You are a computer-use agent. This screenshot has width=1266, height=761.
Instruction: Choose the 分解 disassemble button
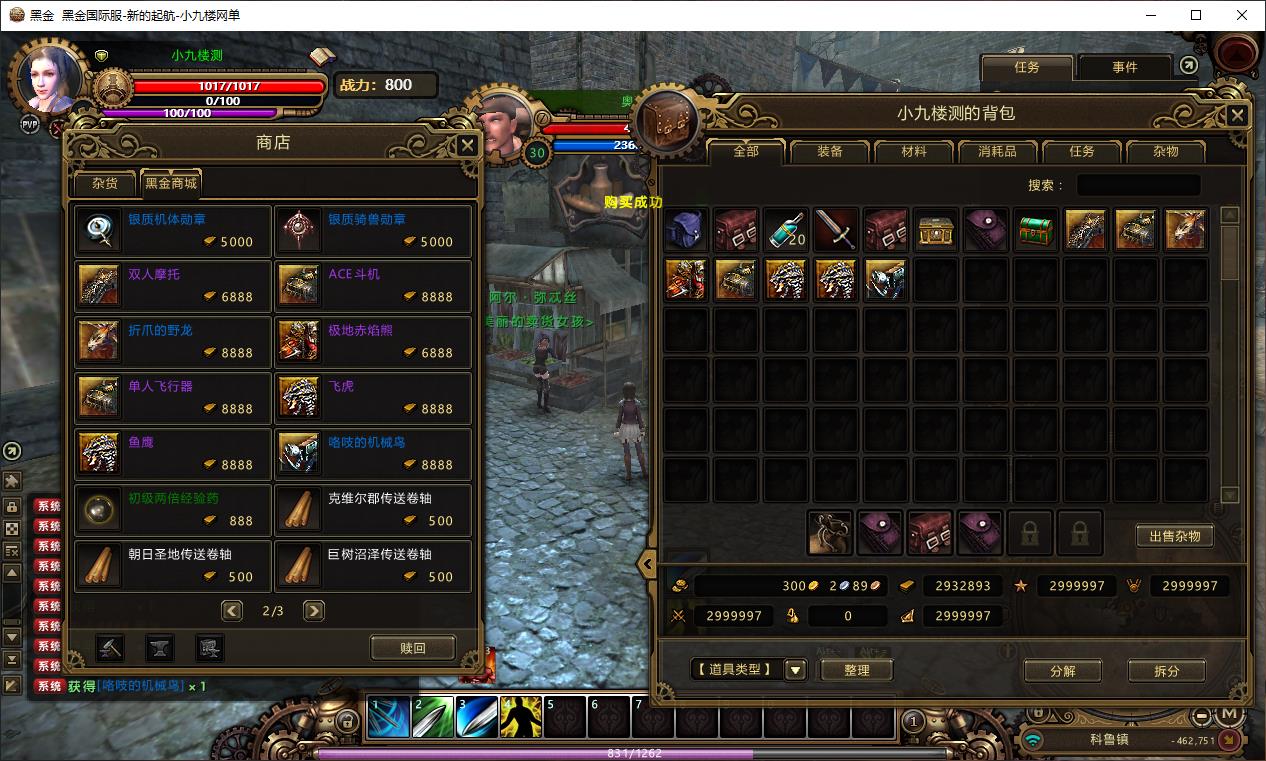pyautogui.click(x=1062, y=671)
